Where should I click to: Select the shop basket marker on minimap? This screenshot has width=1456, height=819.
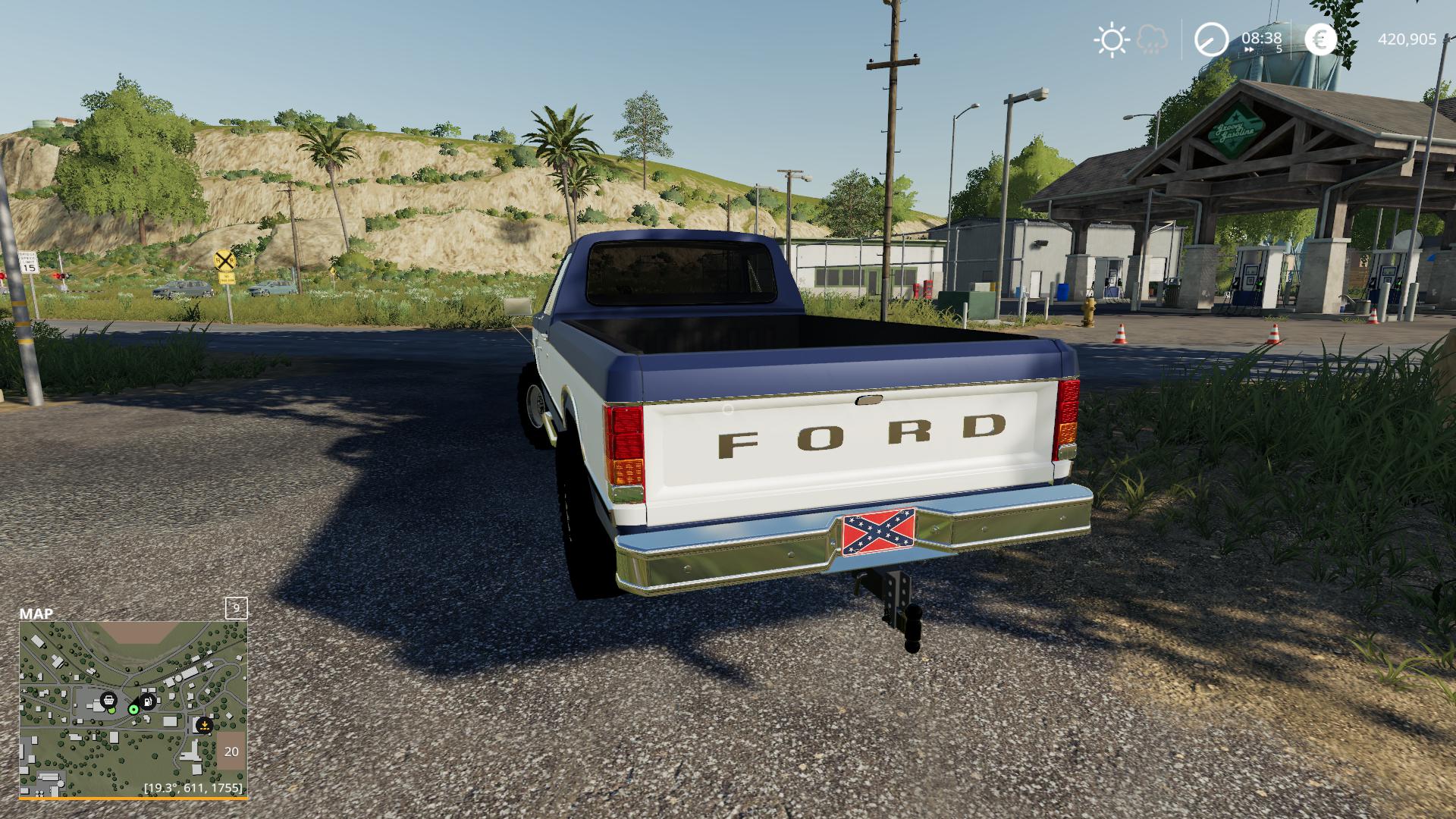108,698
